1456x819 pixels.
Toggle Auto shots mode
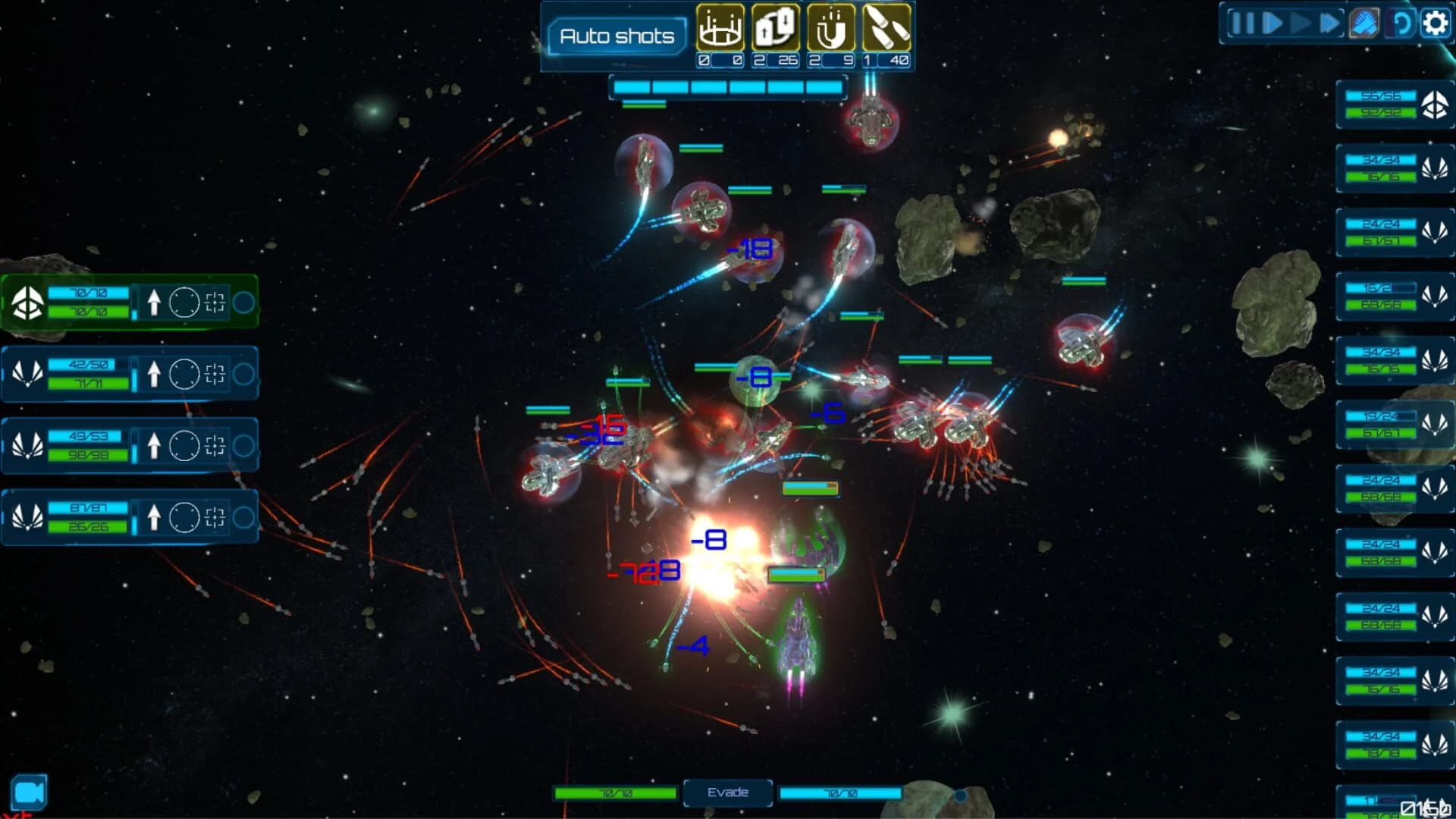(x=617, y=35)
